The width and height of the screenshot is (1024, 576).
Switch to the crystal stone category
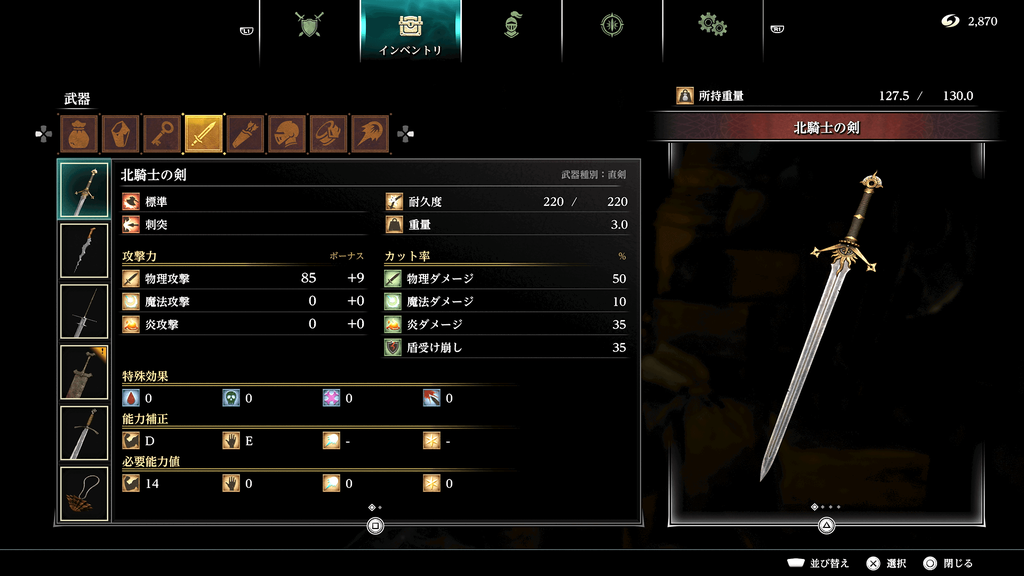tap(120, 134)
